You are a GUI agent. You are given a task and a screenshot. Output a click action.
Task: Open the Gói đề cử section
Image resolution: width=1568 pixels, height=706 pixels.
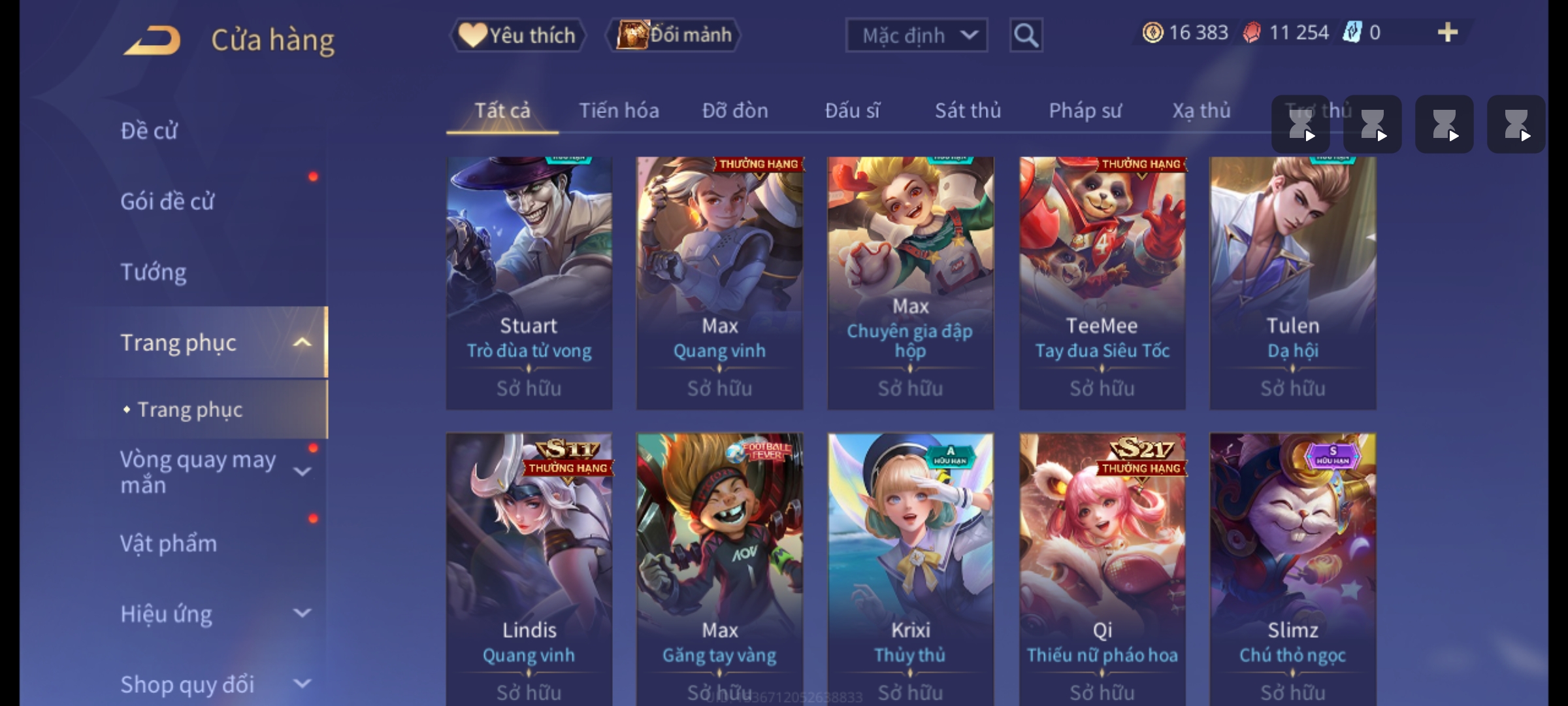(x=167, y=201)
